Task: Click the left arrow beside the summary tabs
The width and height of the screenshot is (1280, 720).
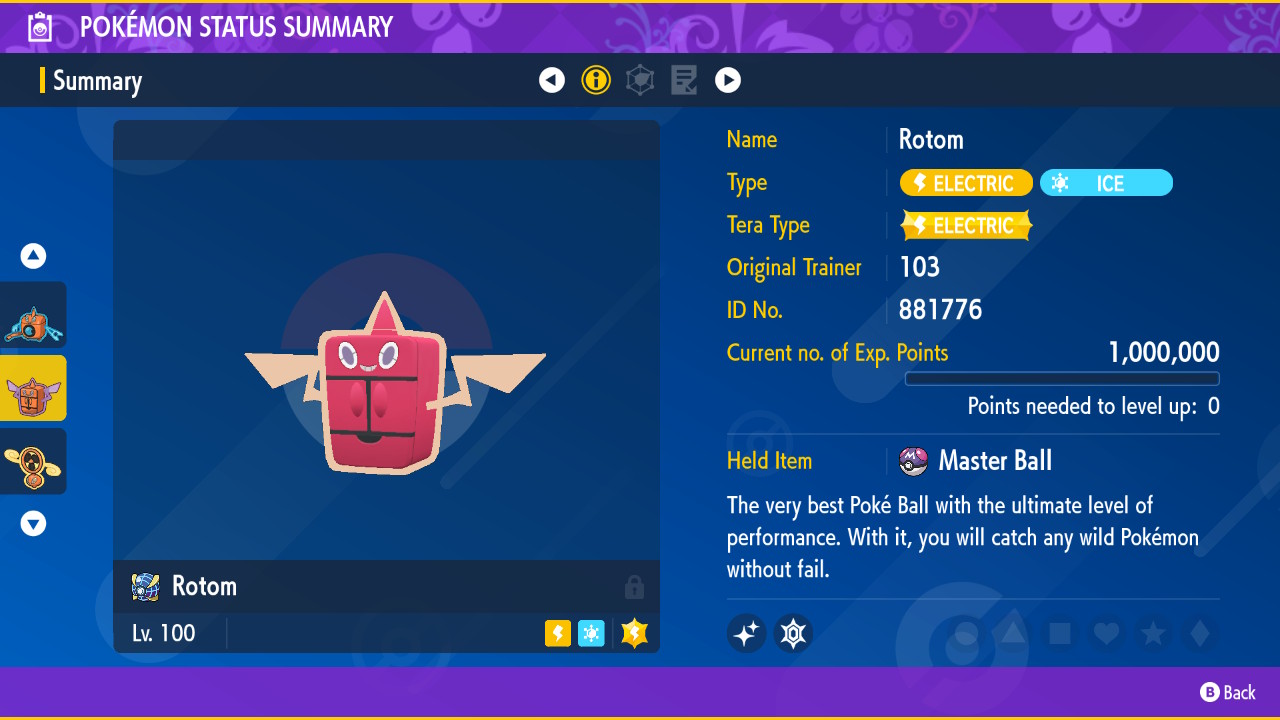Action: [x=552, y=80]
